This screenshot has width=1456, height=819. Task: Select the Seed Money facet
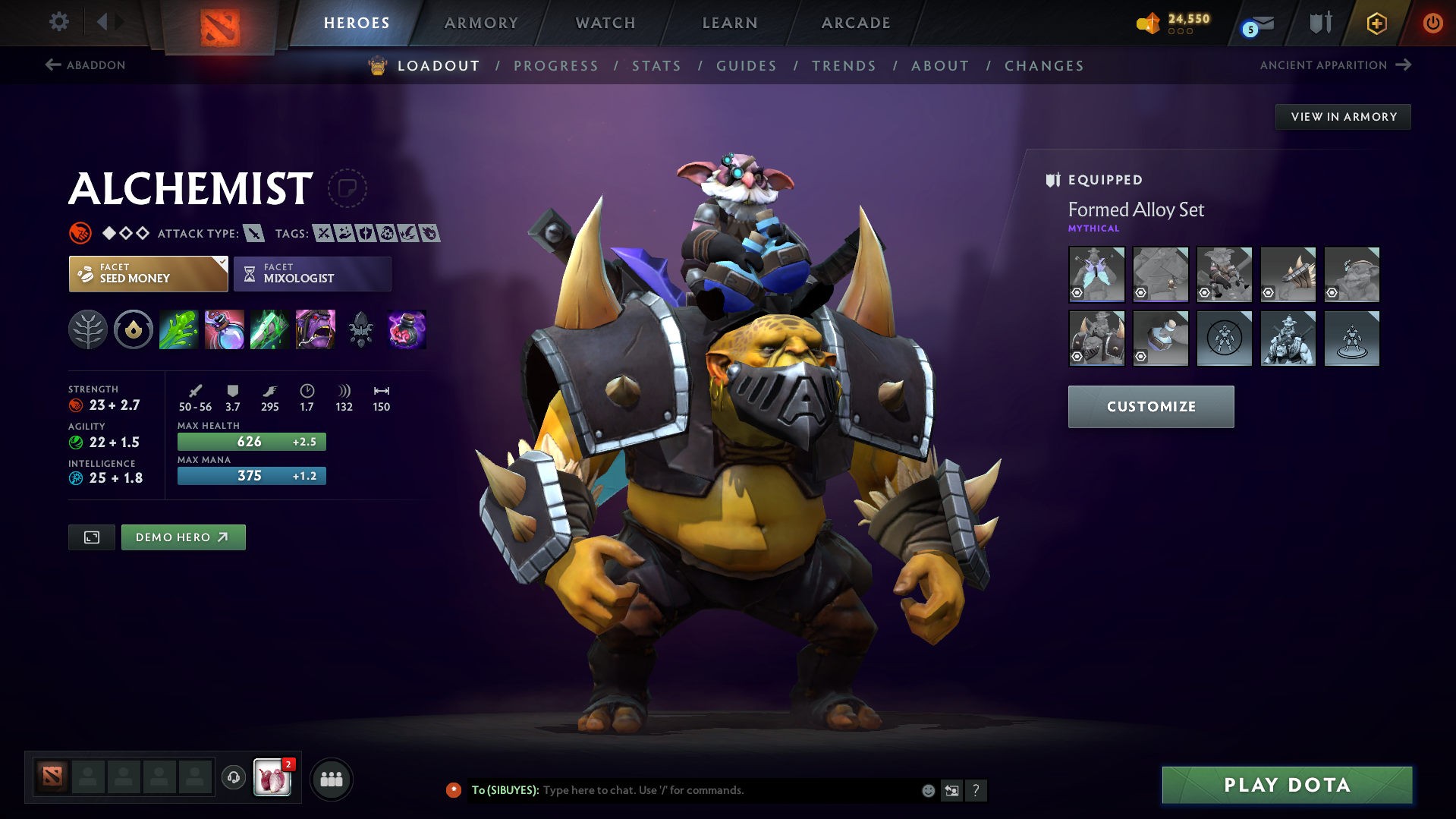pos(148,273)
